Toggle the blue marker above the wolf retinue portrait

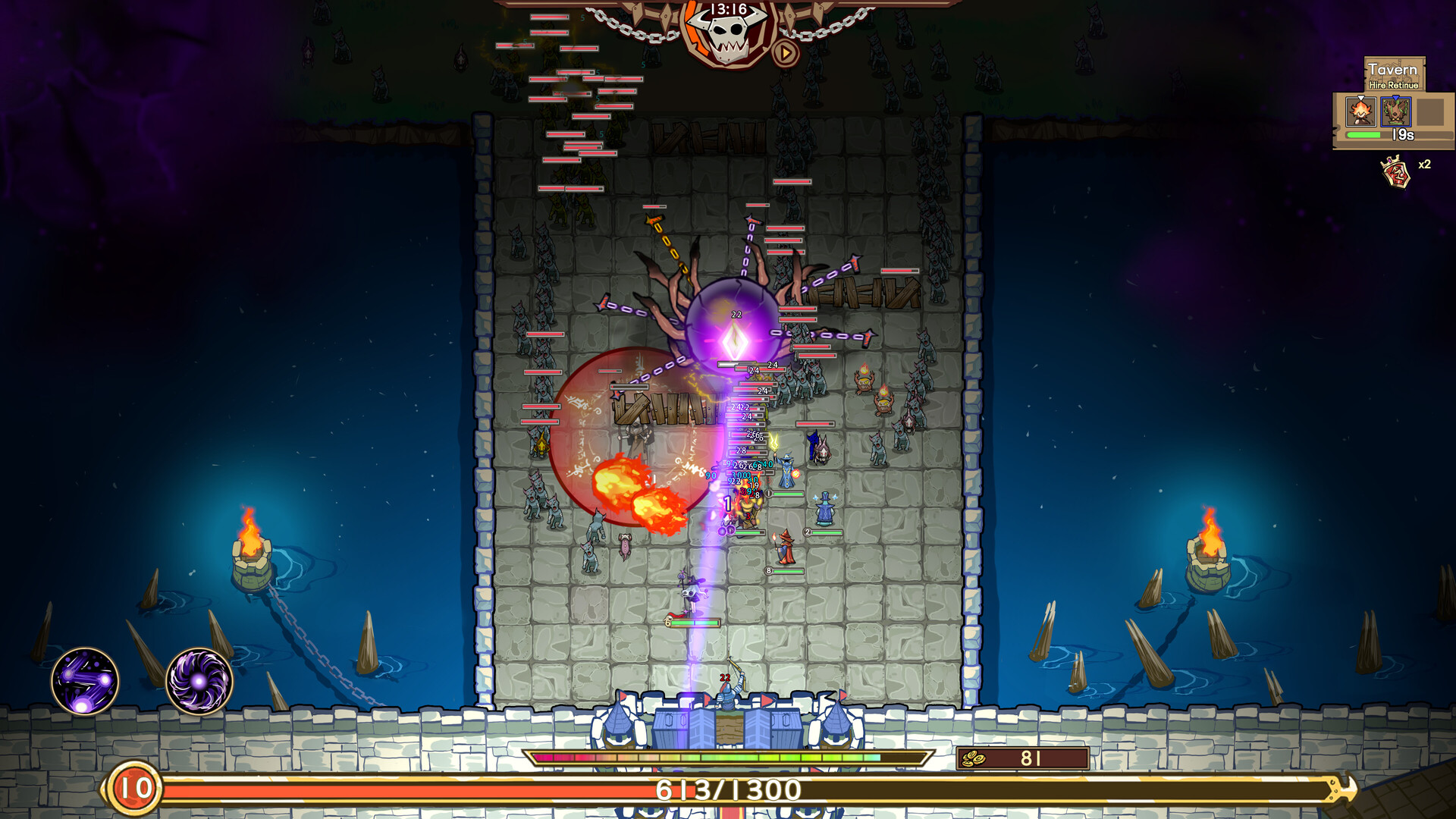(x=1395, y=97)
